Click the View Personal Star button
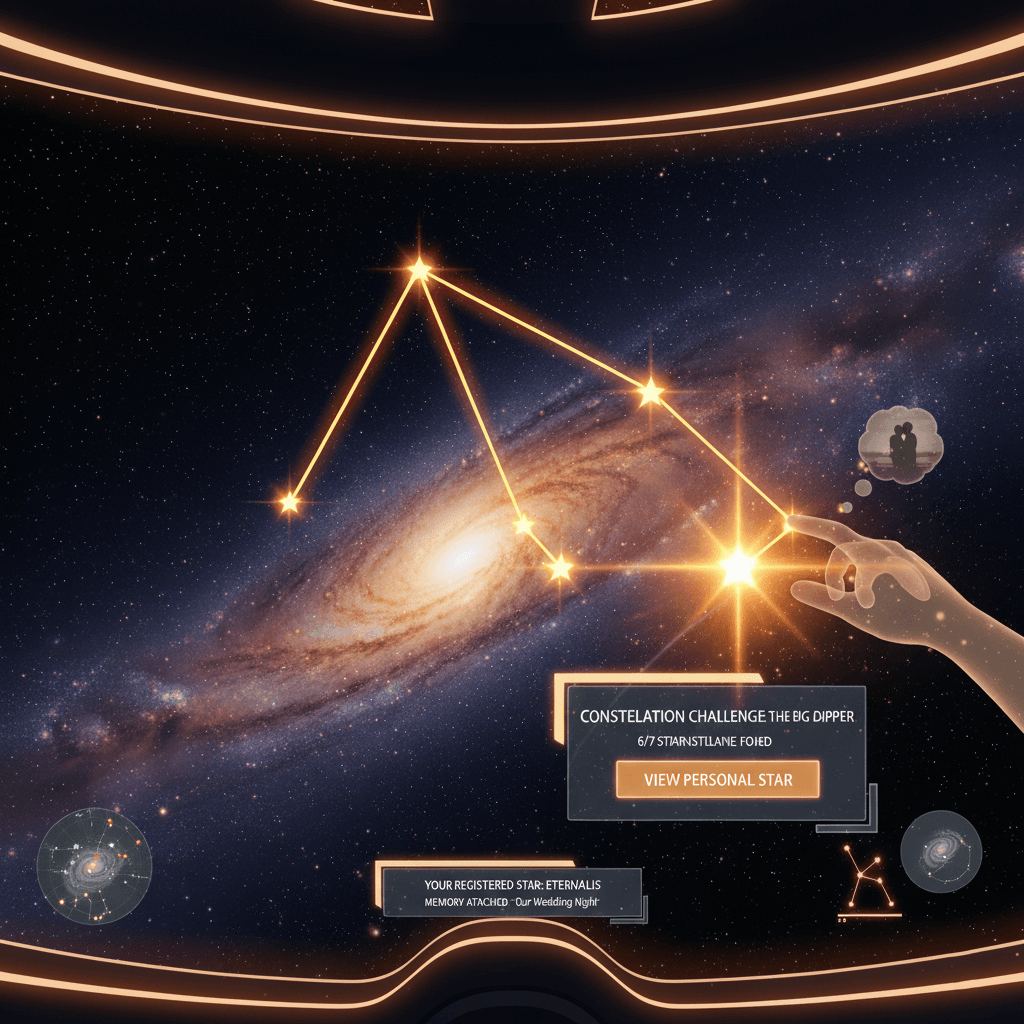 coord(717,779)
